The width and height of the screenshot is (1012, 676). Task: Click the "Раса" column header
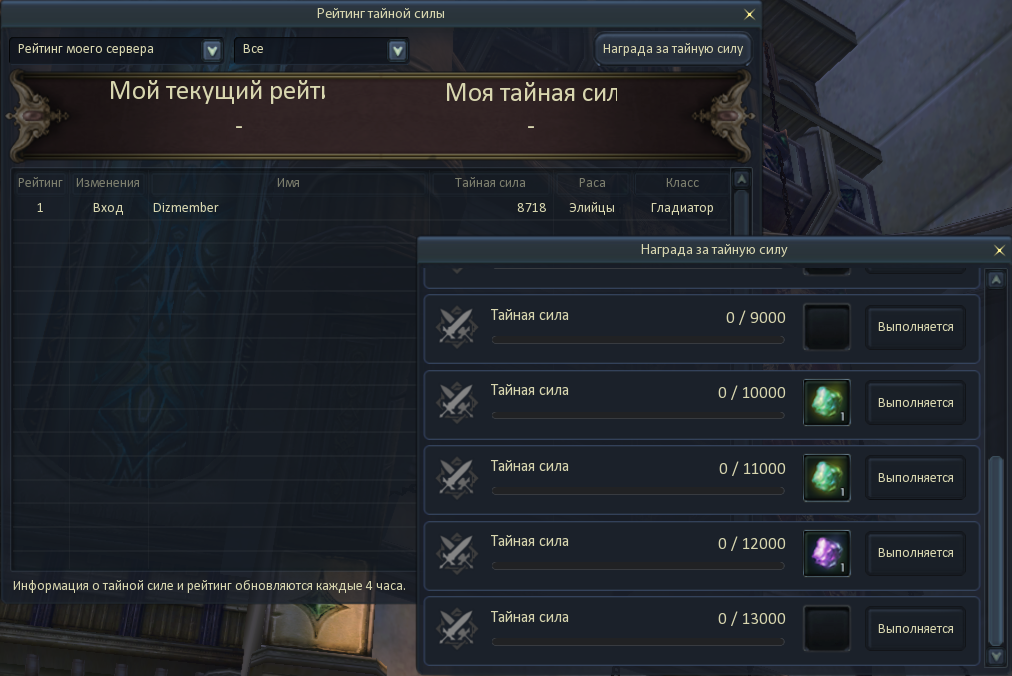point(592,183)
